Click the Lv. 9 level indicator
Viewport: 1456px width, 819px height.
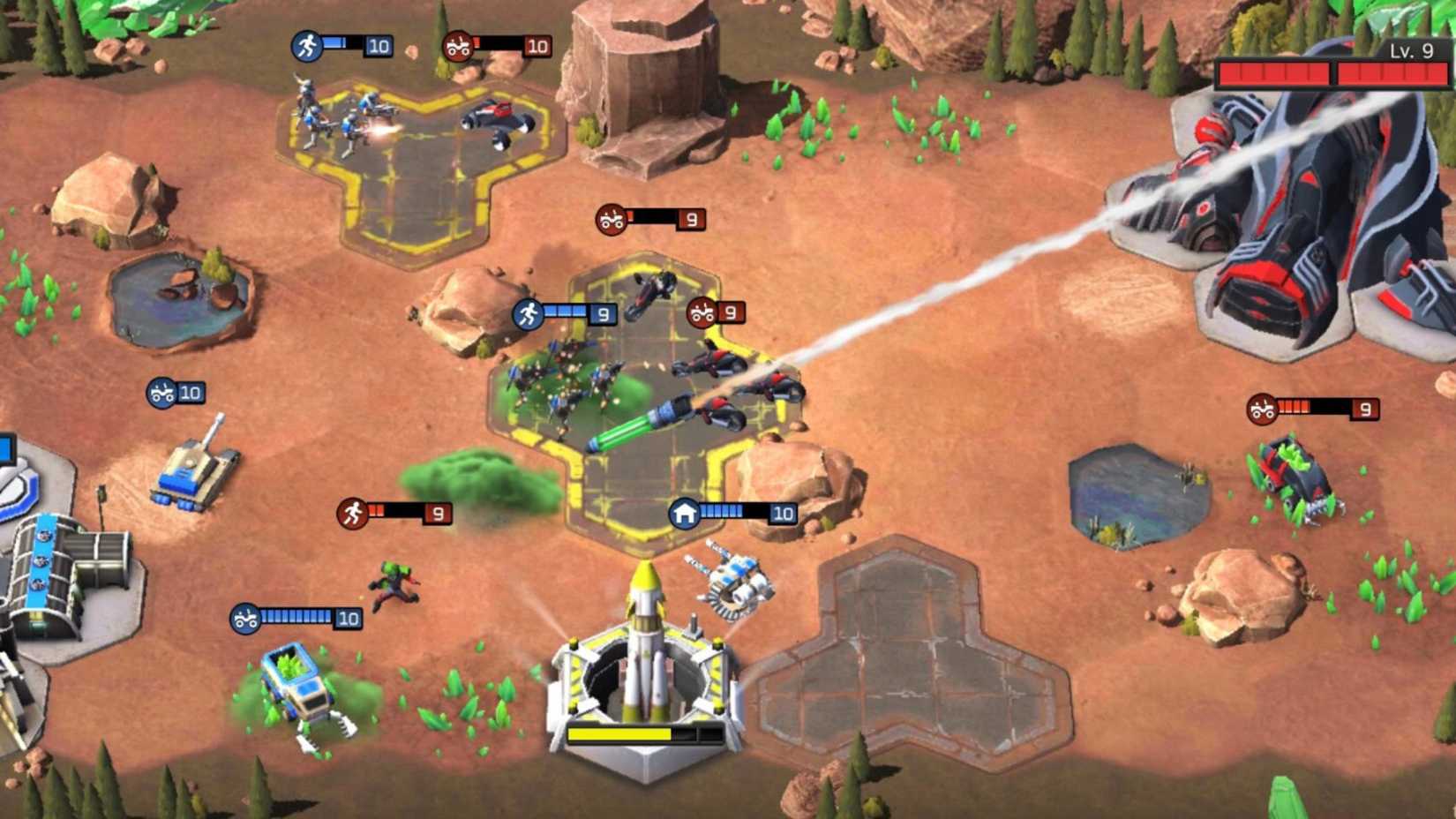point(1410,52)
